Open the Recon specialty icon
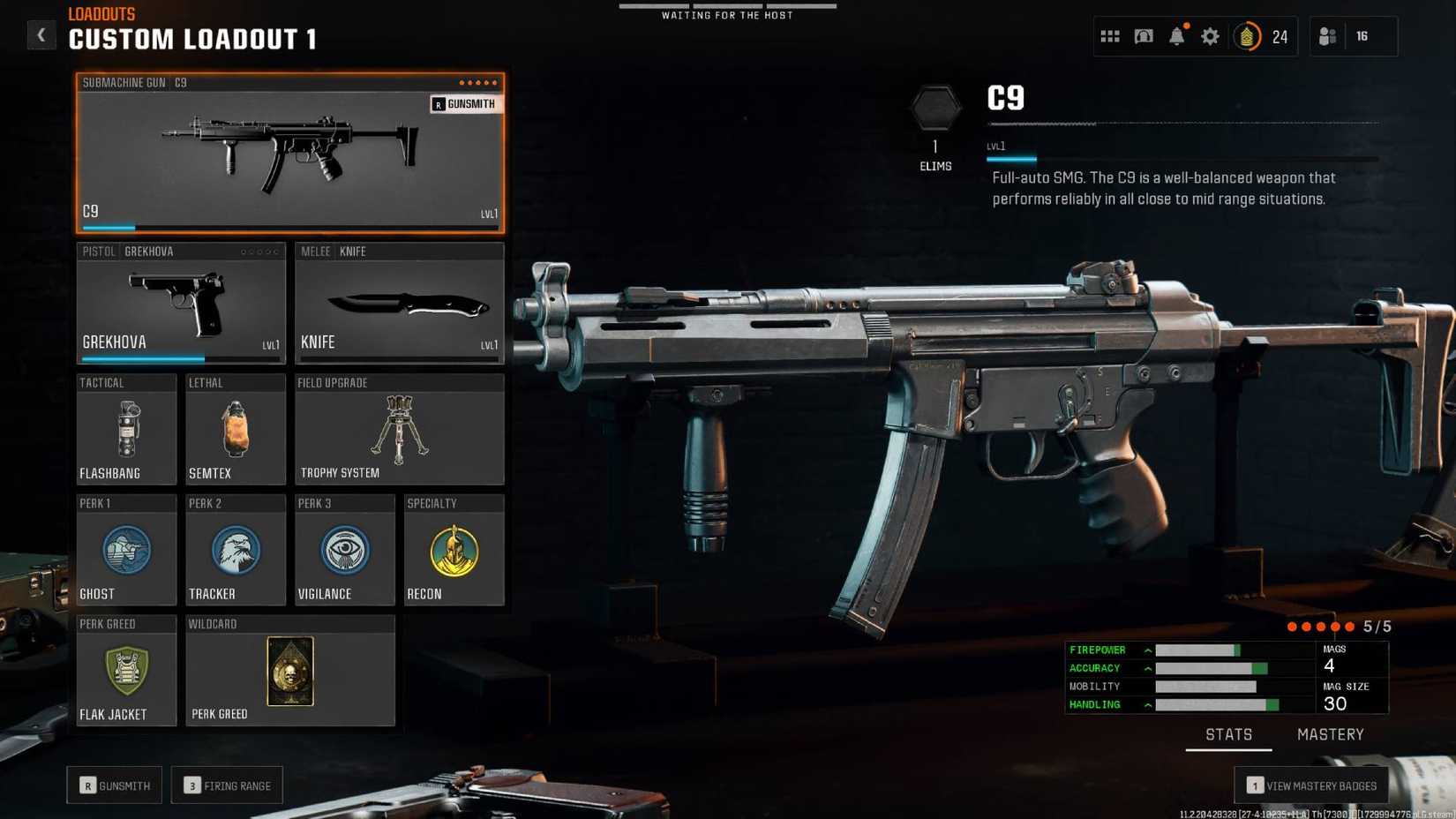This screenshot has width=1456, height=819. tap(454, 550)
